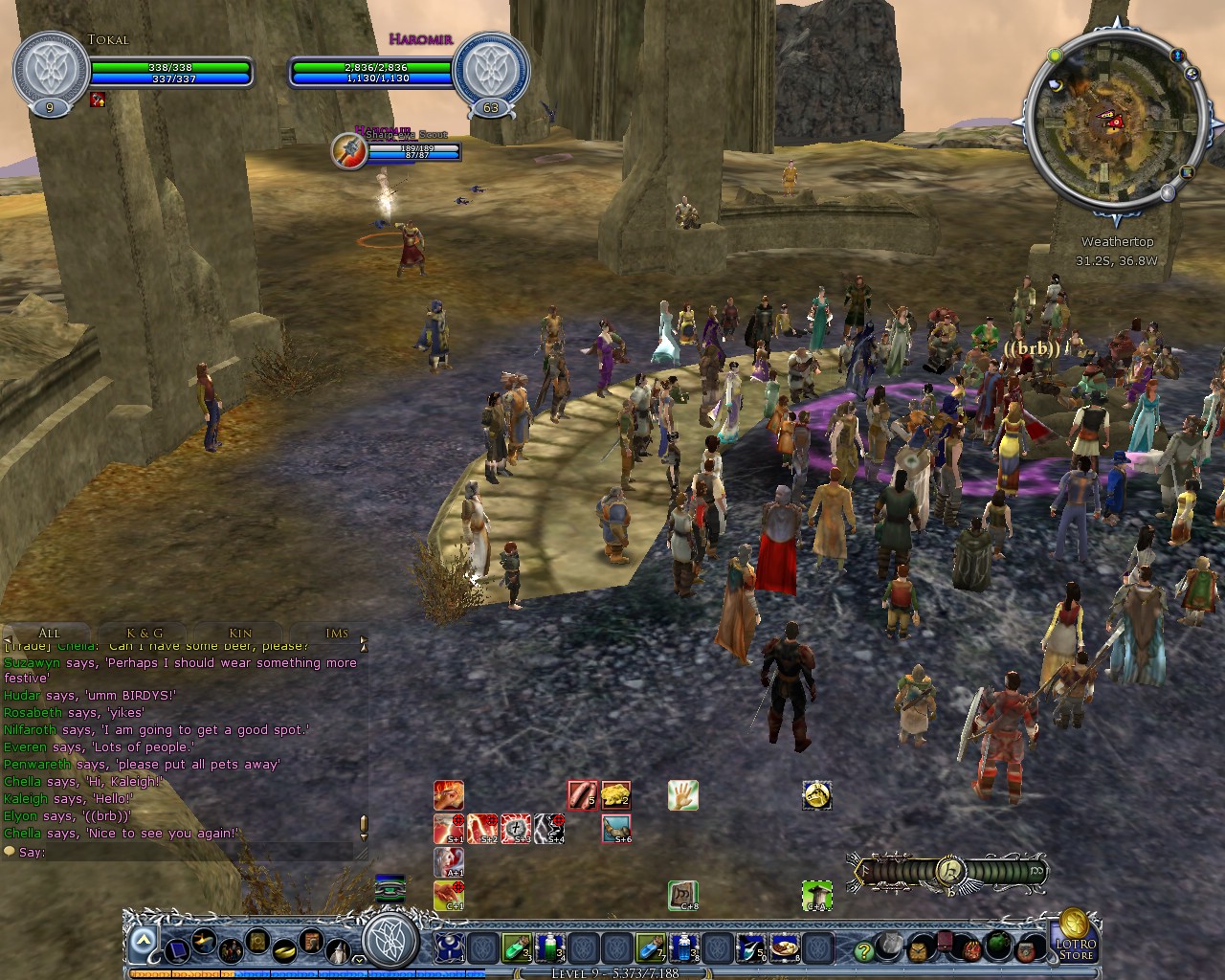Screen dimensions: 1225x980
Task: Open the yellow chevron dropdown beside the toolbar
Action: pyautogui.click(x=359, y=959)
